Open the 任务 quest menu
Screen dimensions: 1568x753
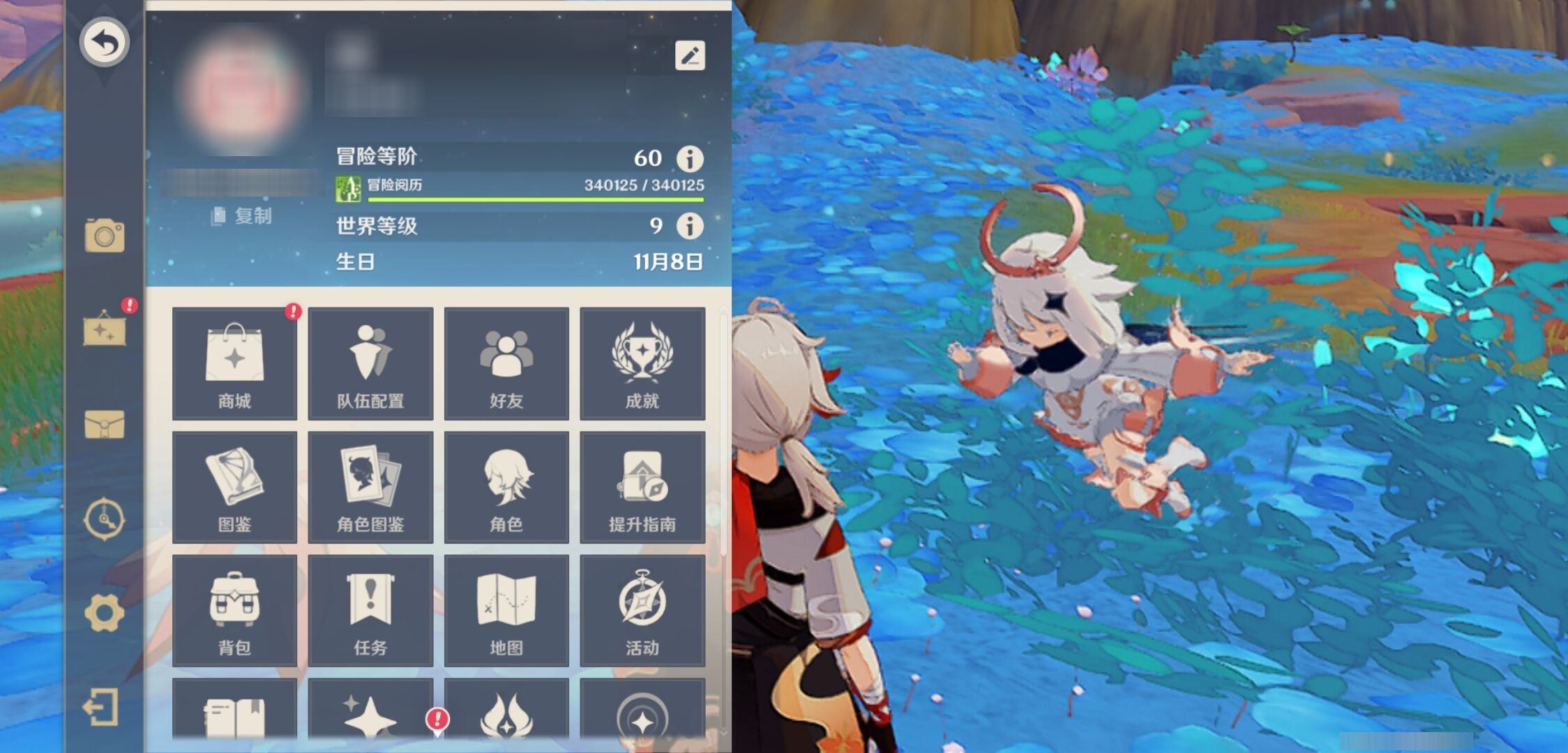[370, 610]
